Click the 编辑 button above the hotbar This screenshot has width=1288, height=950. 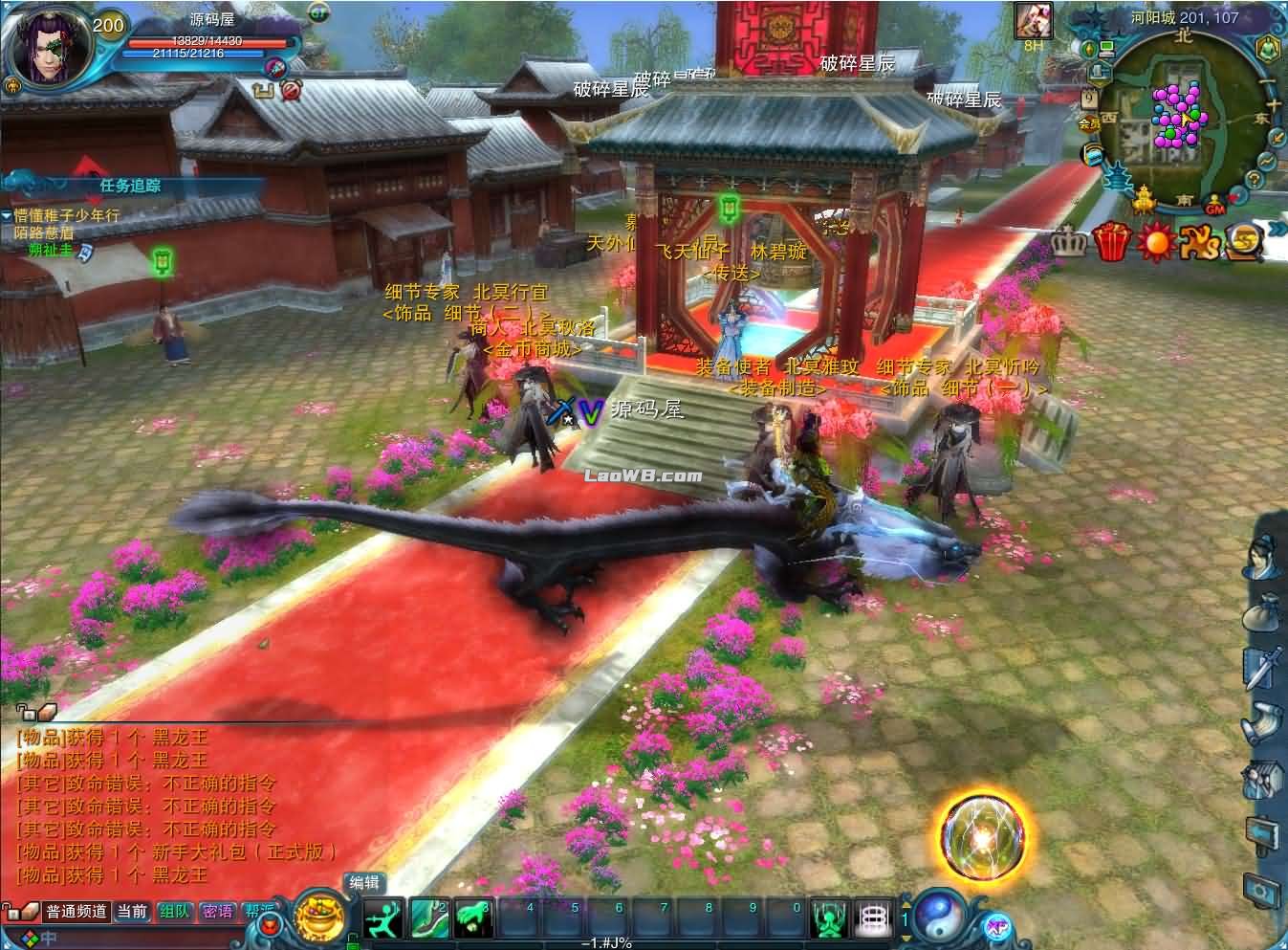[x=363, y=882]
